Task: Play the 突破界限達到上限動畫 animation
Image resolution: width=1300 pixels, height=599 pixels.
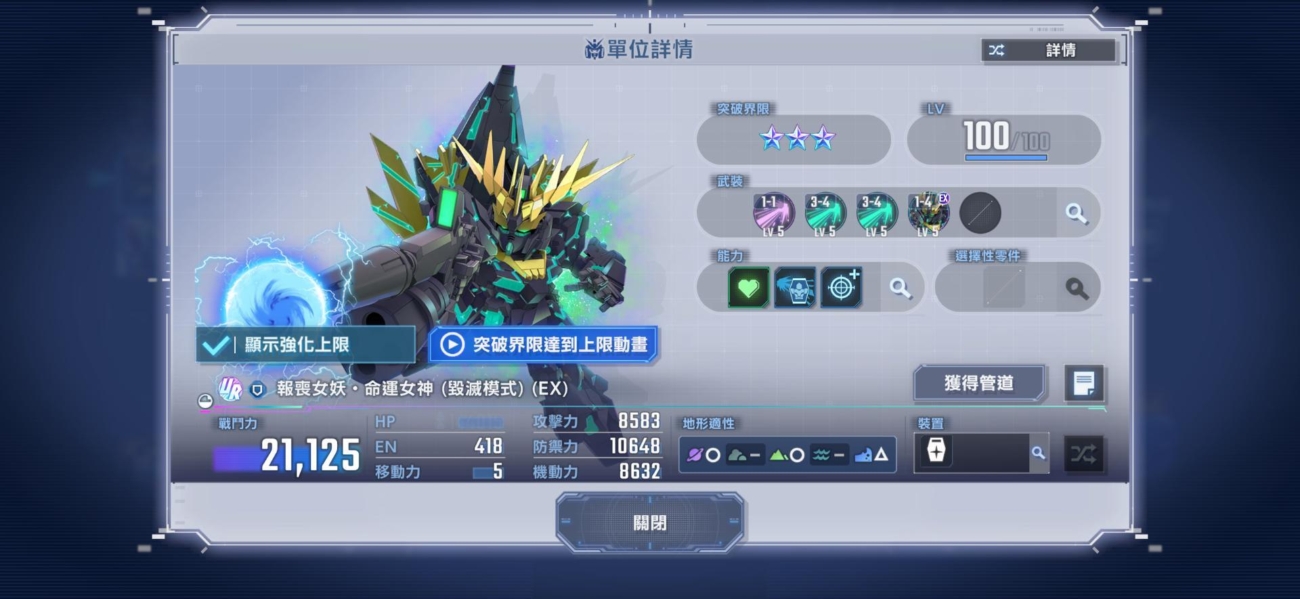Action: pyautogui.click(x=544, y=345)
